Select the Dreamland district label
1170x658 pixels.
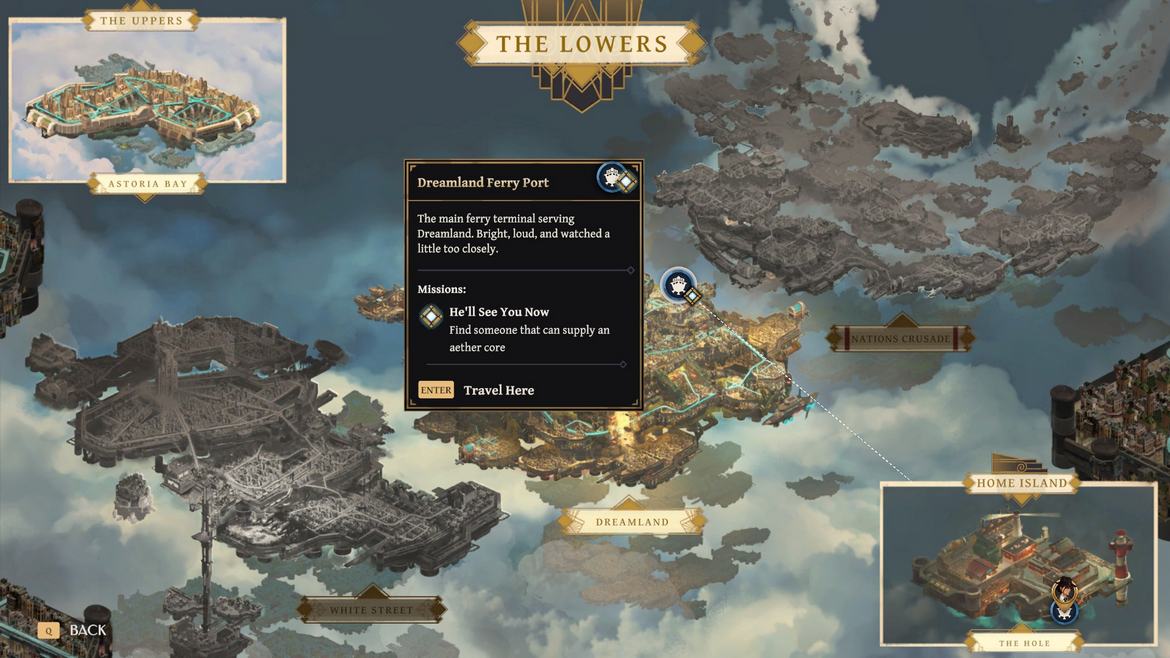(x=632, y=522)
